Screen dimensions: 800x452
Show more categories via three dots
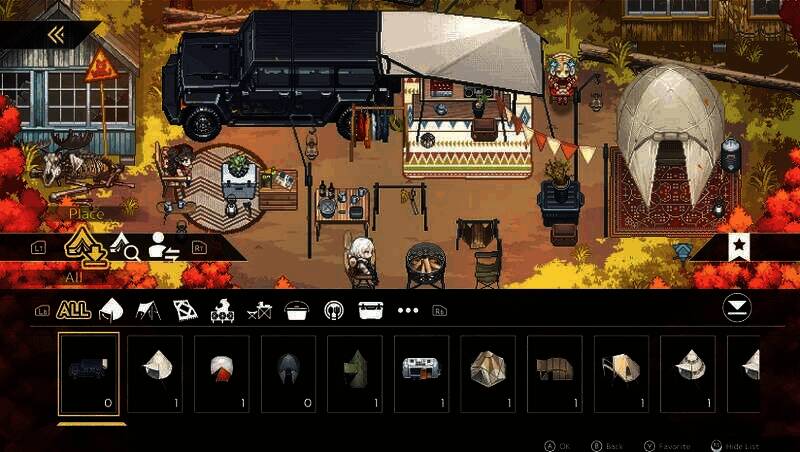[x=408, y=311]
